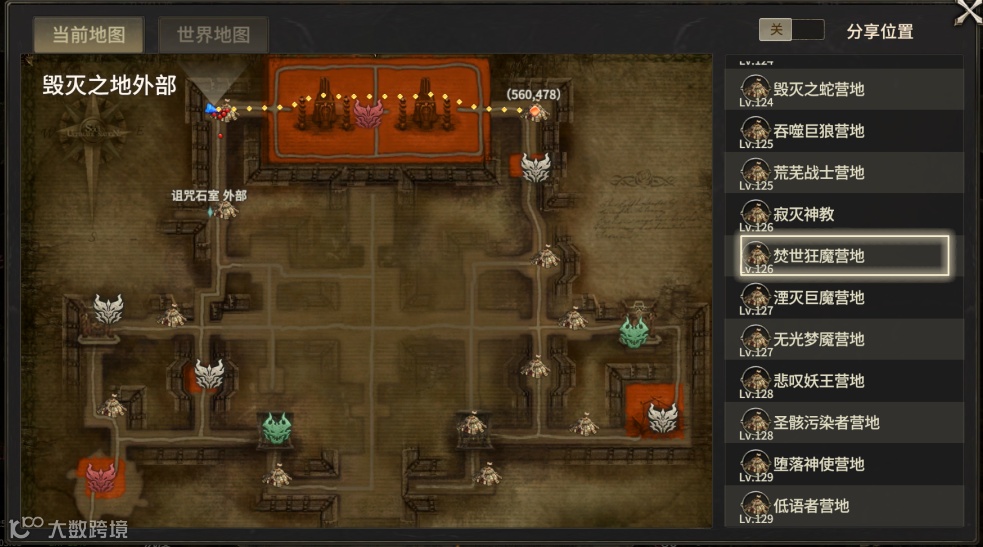Open the 世界地图 tab
Screen dimensions: 983x547
click(x=213, y=35)
